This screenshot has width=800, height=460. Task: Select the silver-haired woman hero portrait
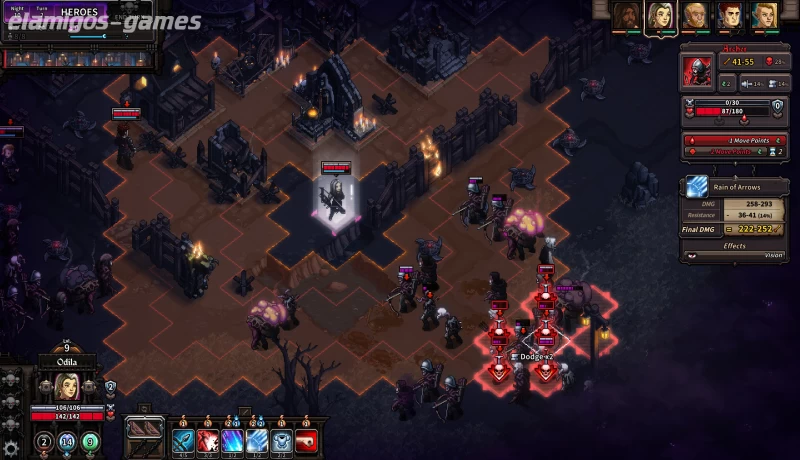click(659, 15)
